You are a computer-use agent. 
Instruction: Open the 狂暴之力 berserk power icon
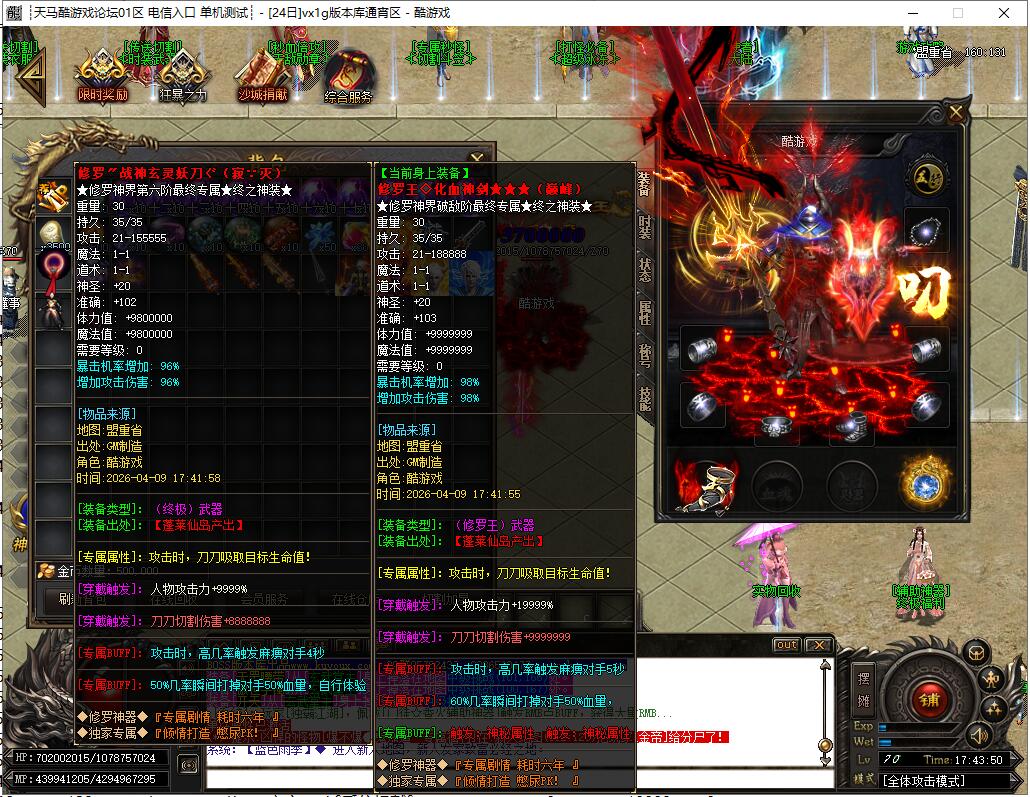182,75
